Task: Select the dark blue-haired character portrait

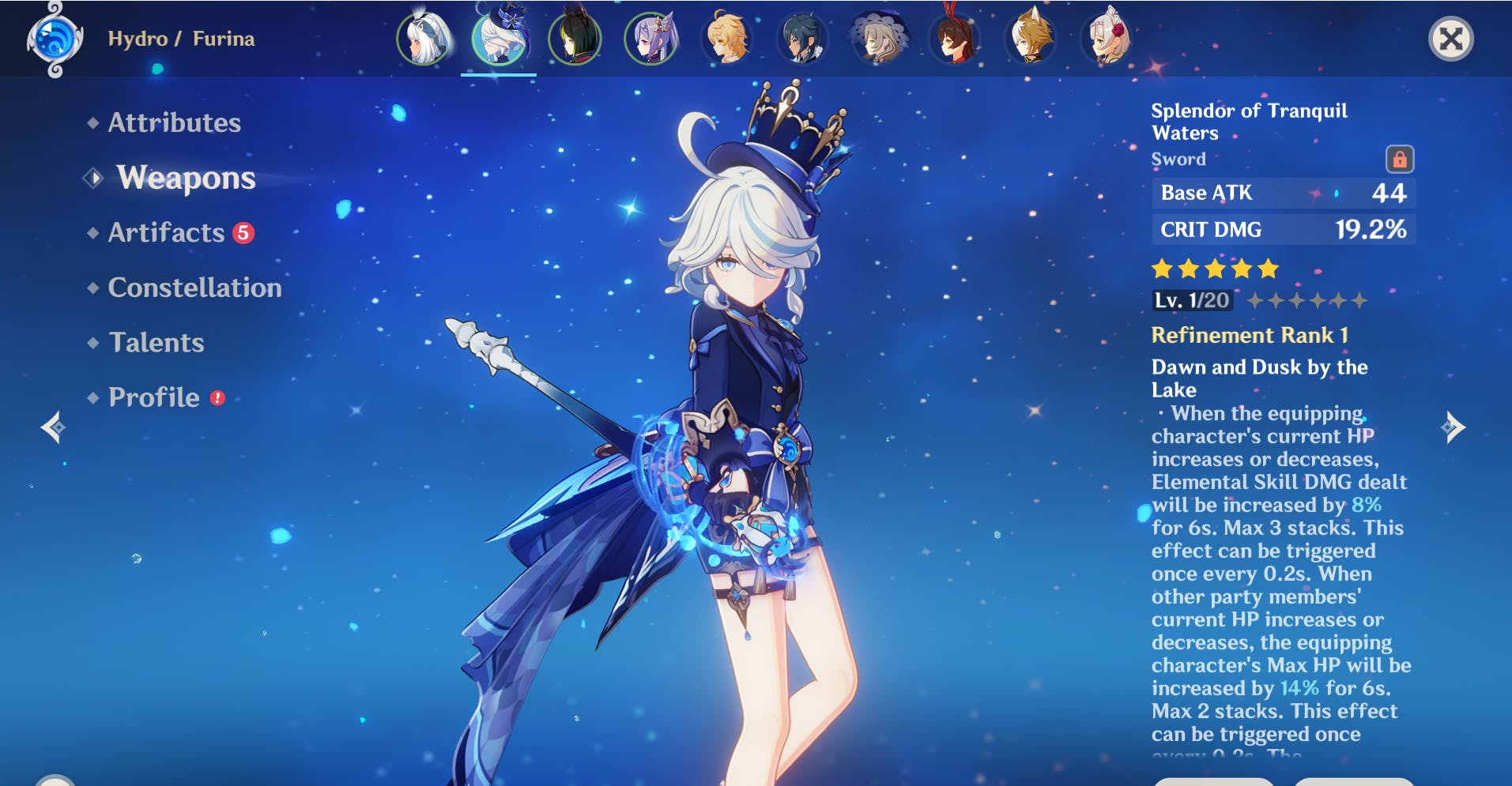Action: (802, 38)
